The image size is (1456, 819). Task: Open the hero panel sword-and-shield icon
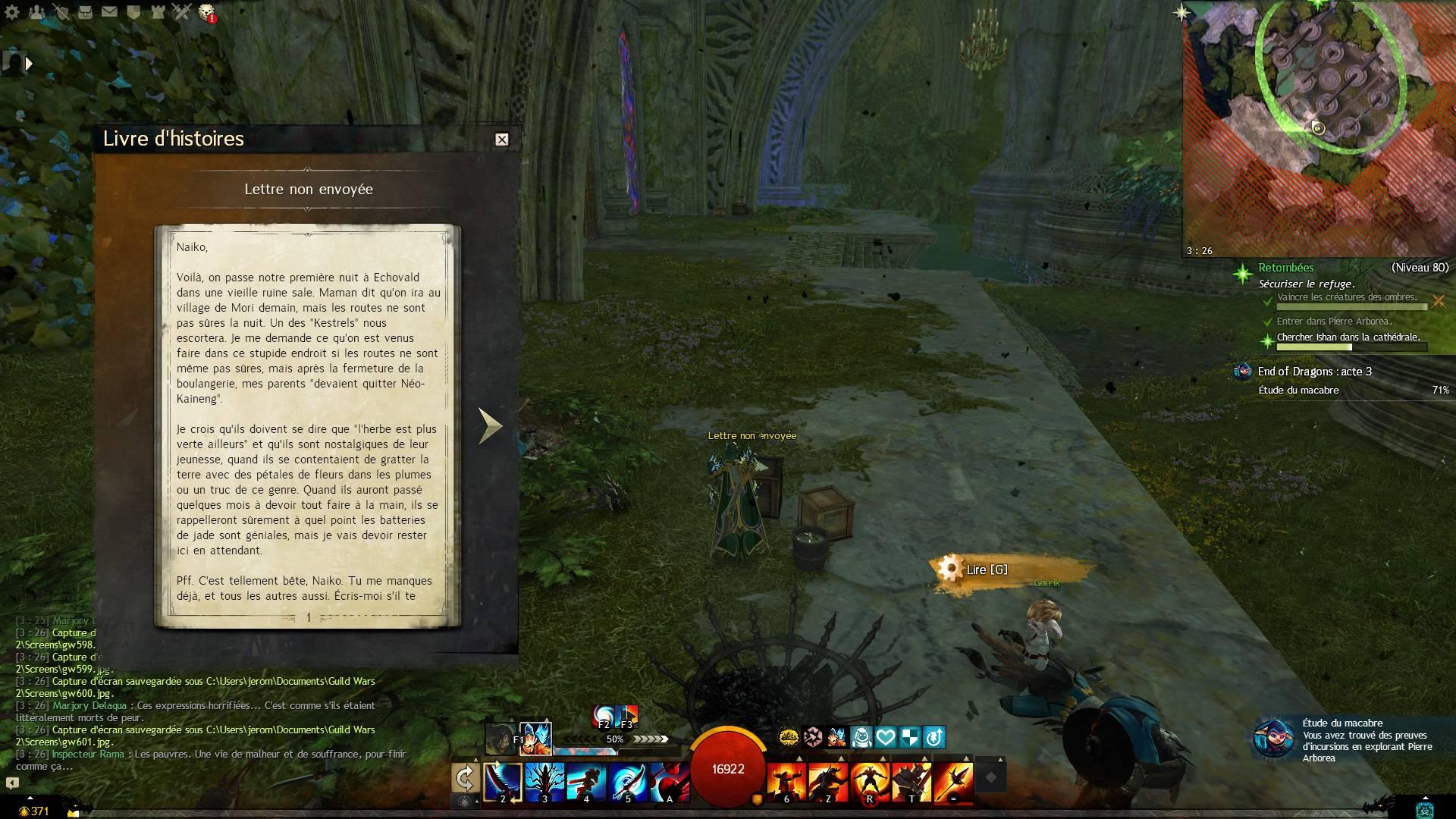(x=61, y=11)
